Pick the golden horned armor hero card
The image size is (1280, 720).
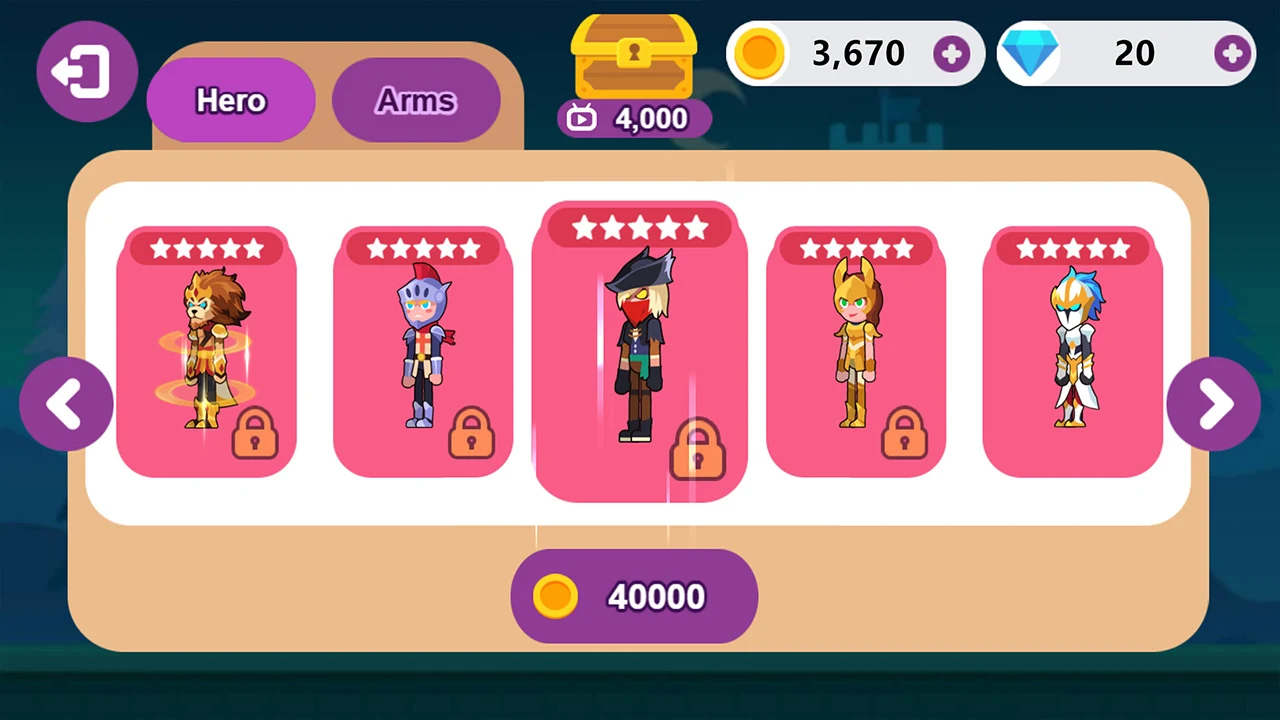(856, 352)
